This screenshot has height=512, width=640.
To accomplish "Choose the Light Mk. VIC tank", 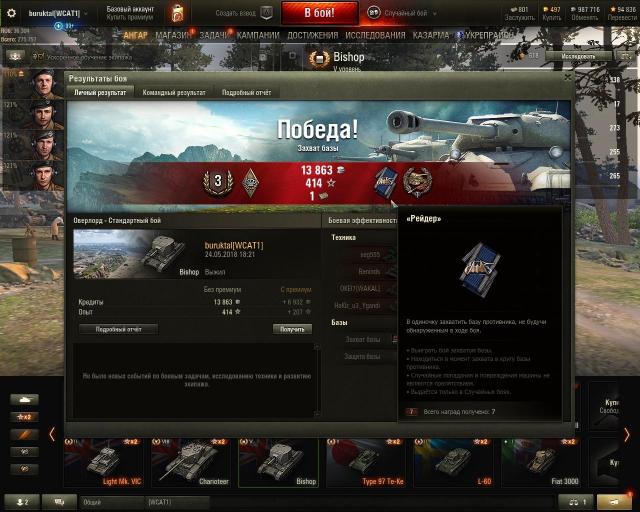I will [105, 462].
